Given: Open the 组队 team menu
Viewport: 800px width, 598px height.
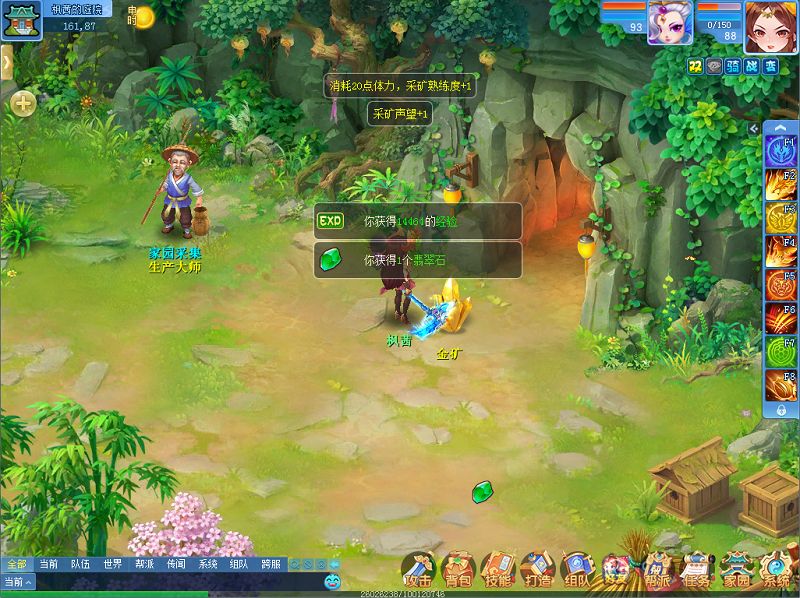Looking at the screenshot, I should coord(577,570).
